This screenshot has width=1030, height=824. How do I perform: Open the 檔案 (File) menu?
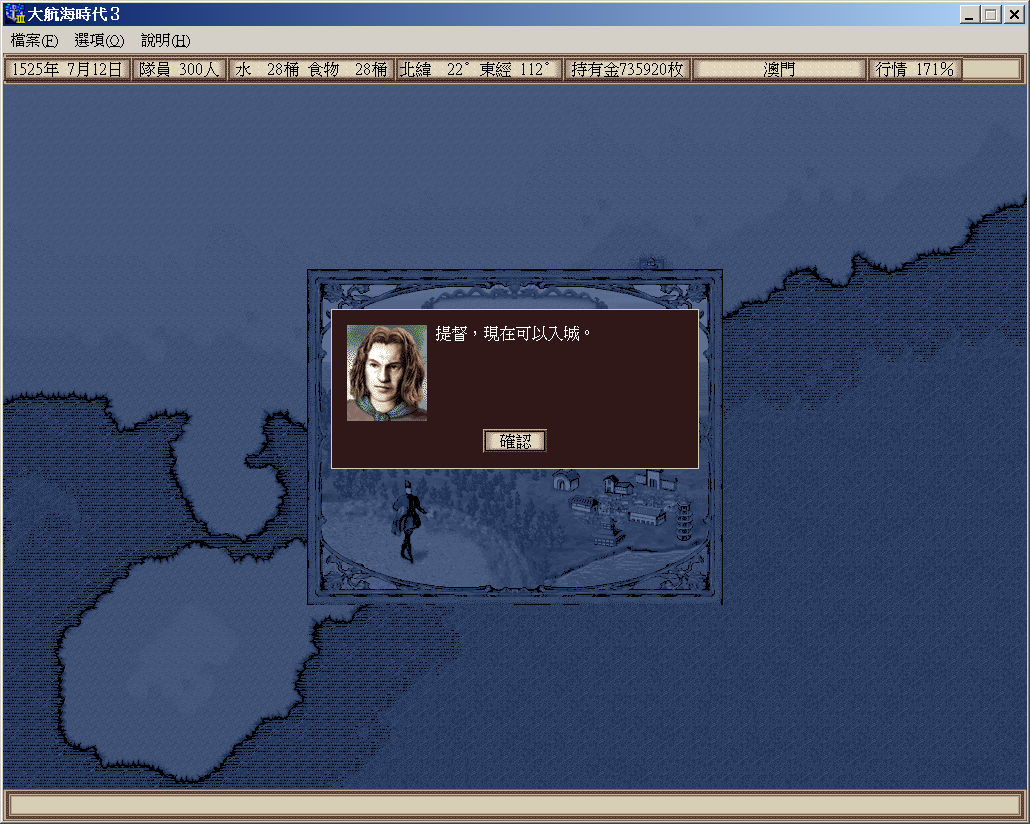[35, 41]
